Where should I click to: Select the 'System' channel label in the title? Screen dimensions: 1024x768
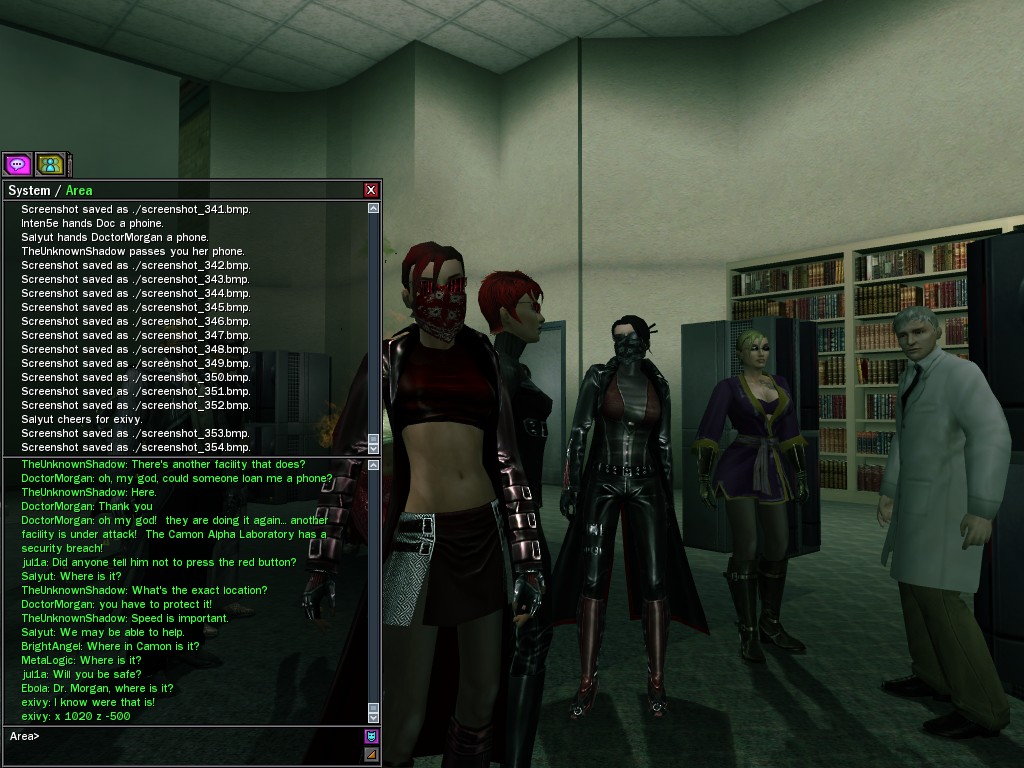click(x=28, y=190)
